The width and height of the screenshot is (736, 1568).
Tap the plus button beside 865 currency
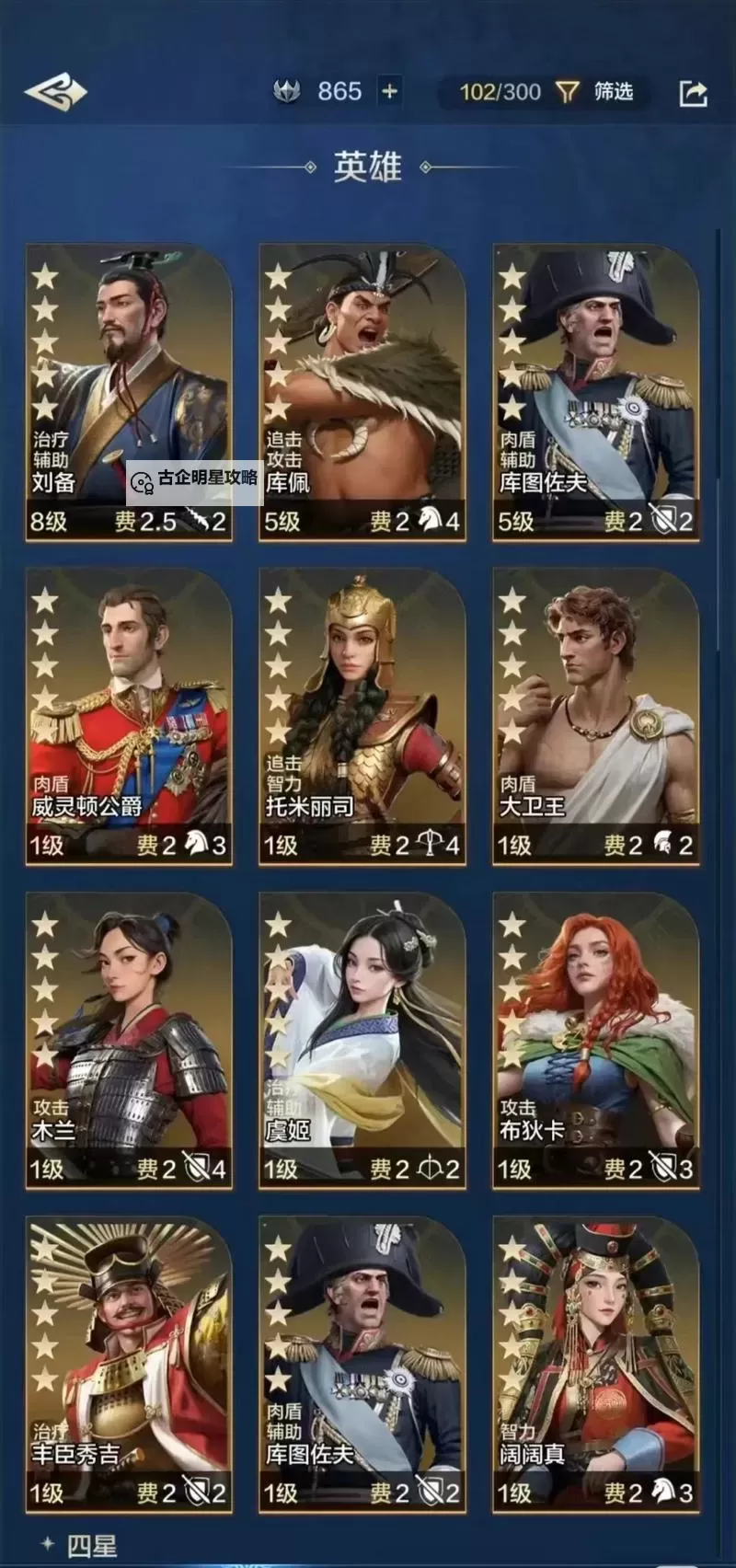pyautogui.click(x=389, y=91)
